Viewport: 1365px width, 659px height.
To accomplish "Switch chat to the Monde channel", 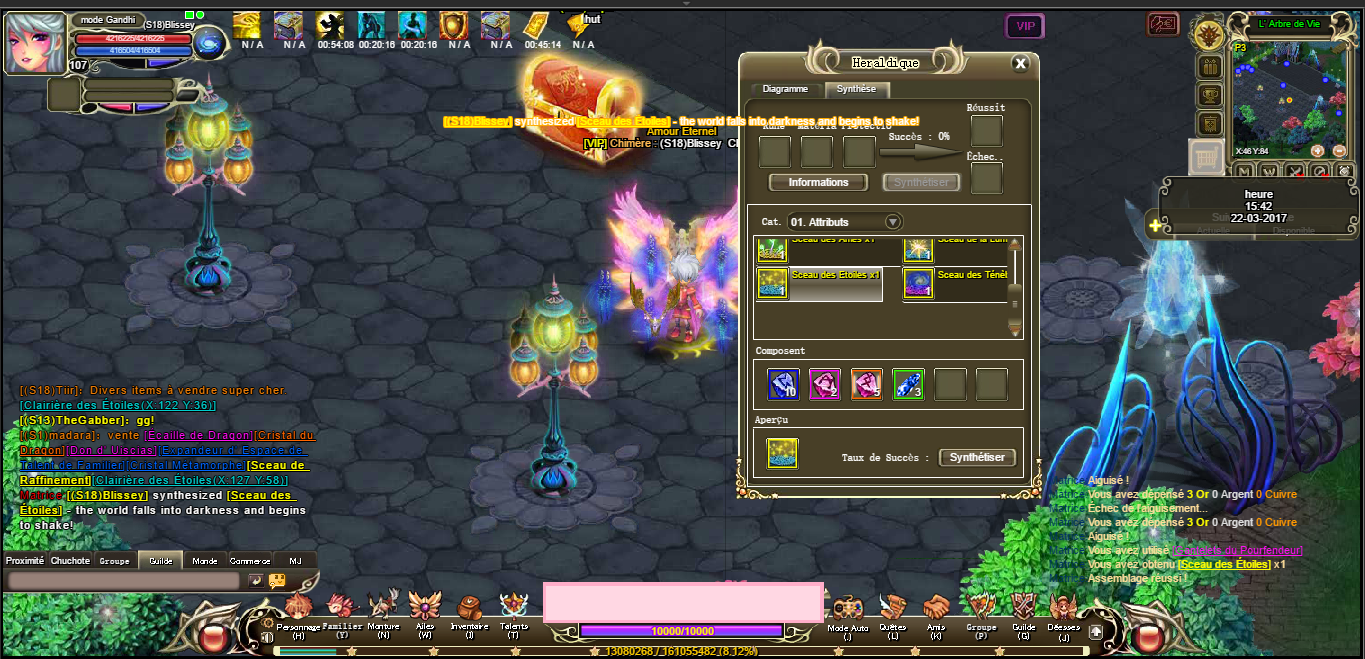I will [205, 561].
